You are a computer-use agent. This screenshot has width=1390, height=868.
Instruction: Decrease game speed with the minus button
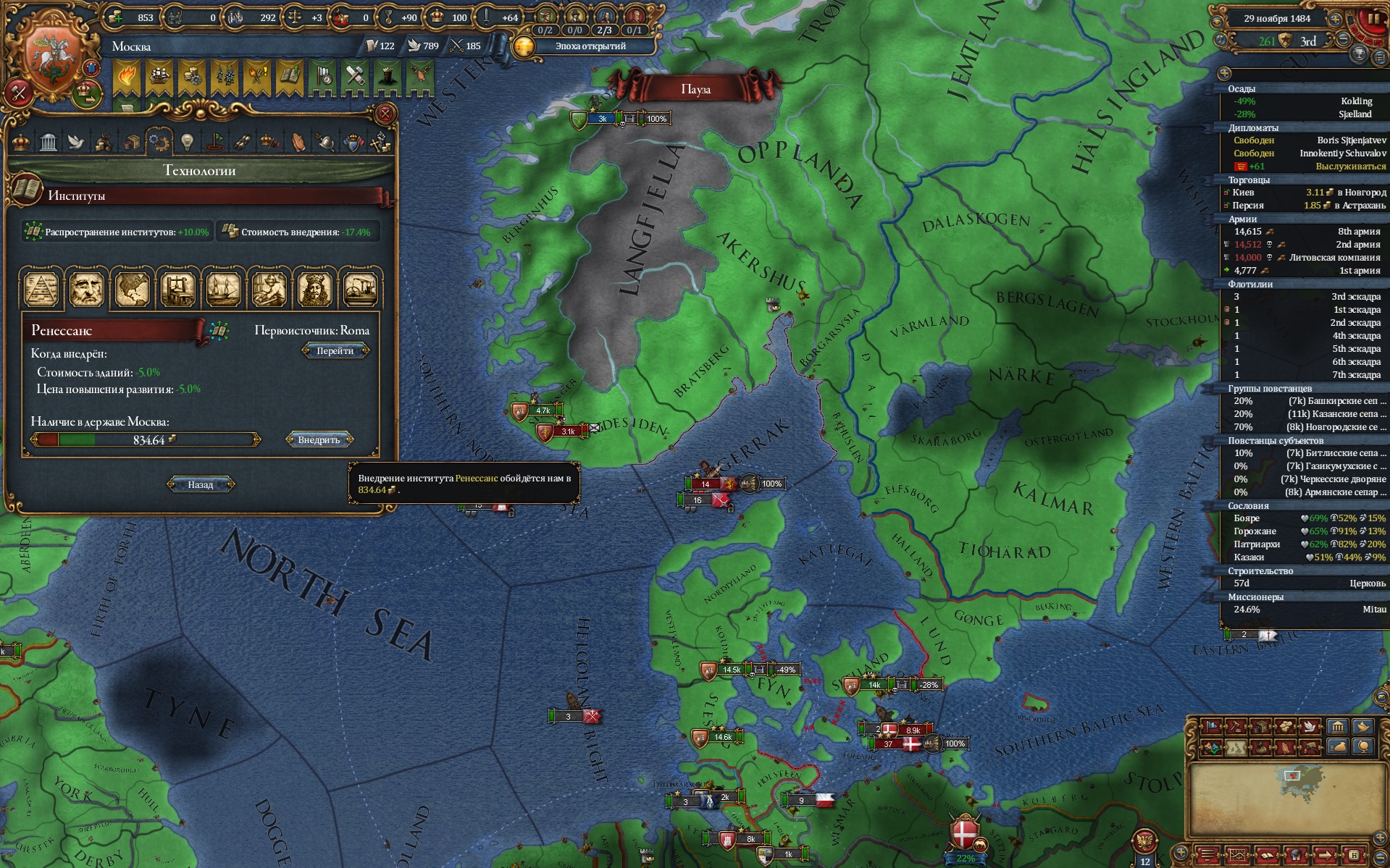1343,40
